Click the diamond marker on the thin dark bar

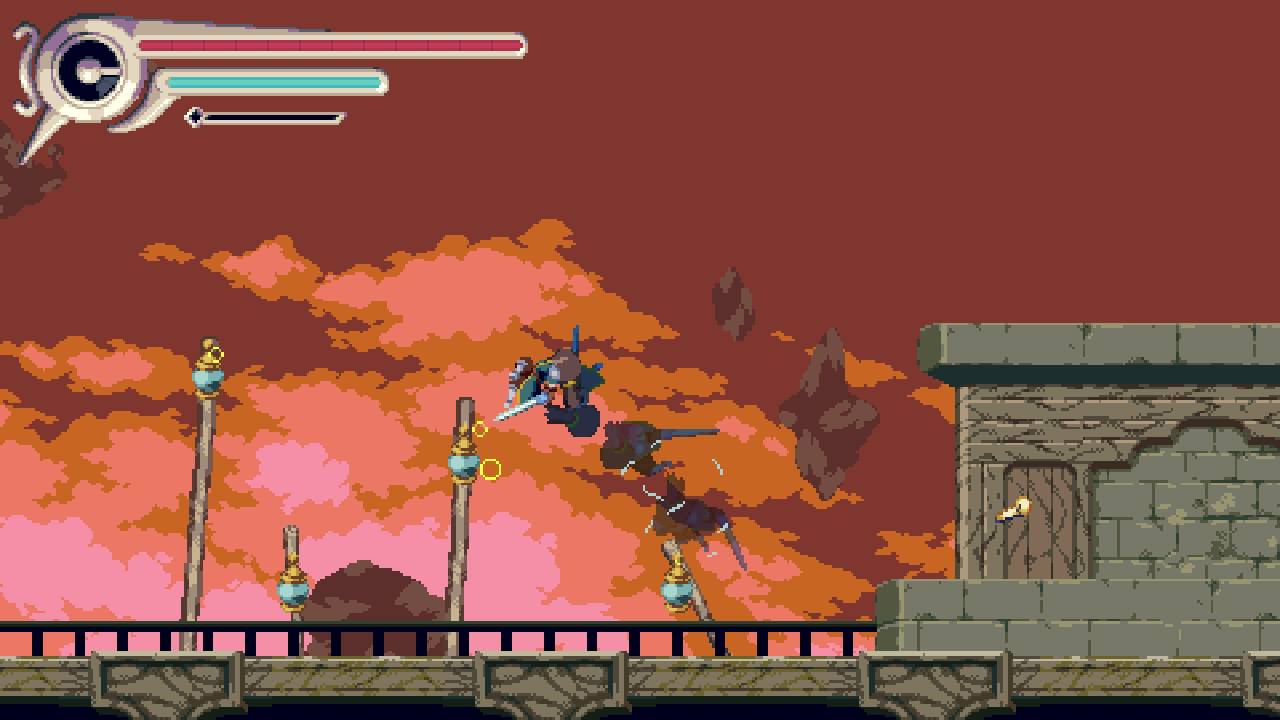(195, 117)
